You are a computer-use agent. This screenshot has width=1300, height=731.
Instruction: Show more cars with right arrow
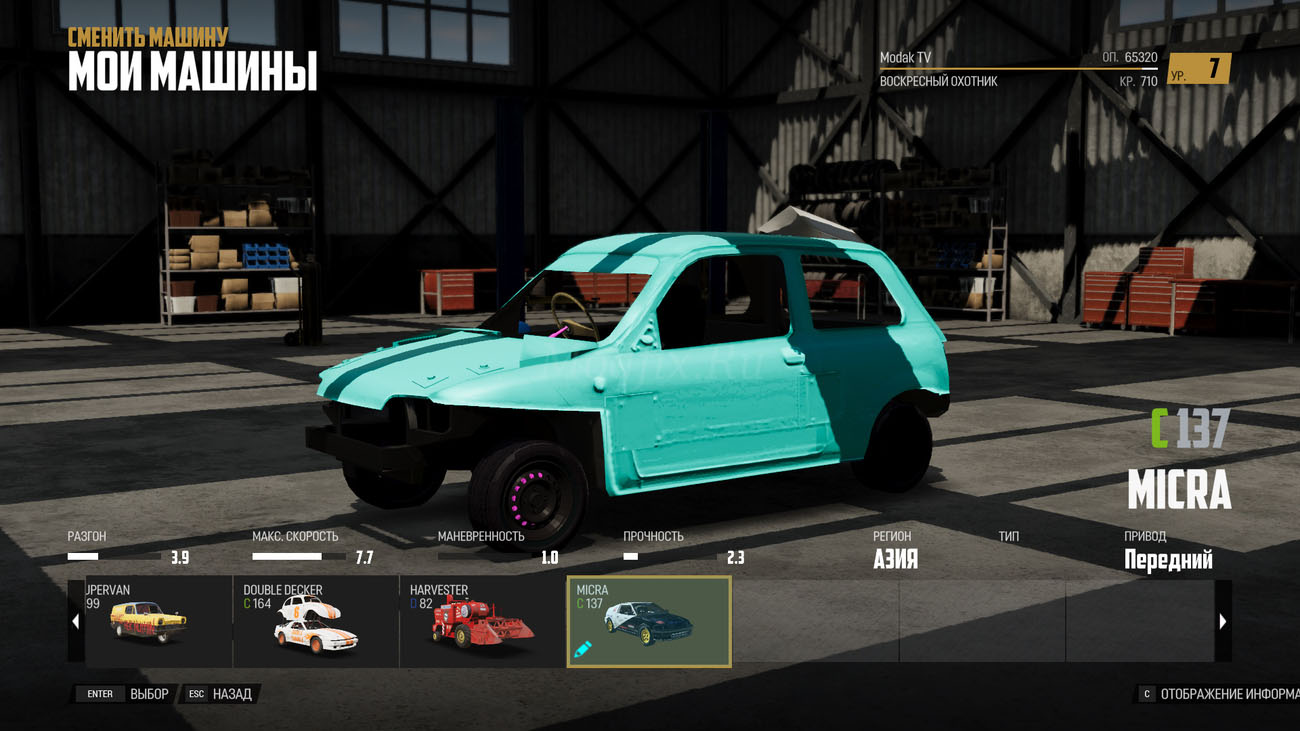(x=1222, y=621)
